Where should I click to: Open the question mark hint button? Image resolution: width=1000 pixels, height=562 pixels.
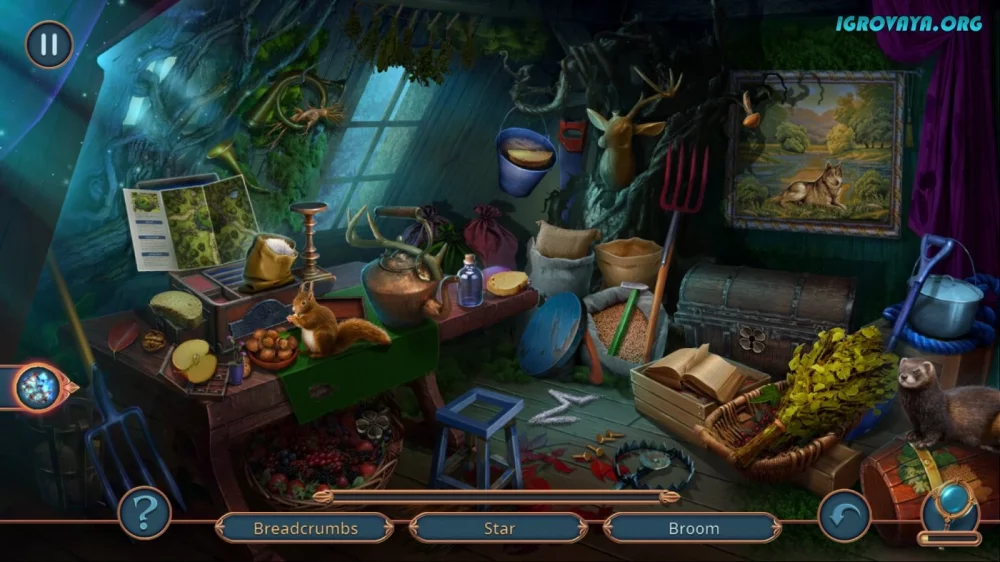(x=144, y=513)
